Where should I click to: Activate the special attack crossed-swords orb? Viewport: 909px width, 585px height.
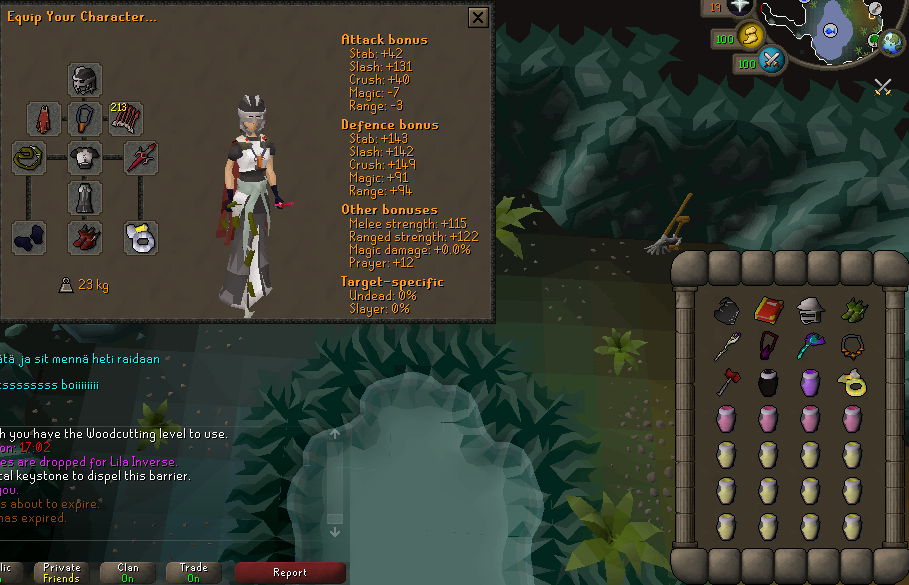pyautogui.click(x=772, y=62)
